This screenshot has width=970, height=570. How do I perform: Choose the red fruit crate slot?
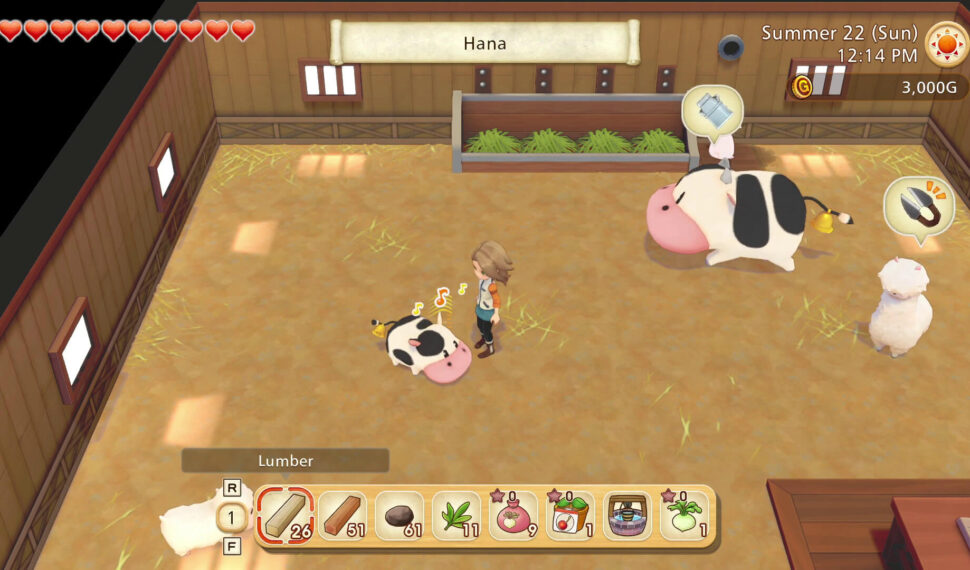570,516
